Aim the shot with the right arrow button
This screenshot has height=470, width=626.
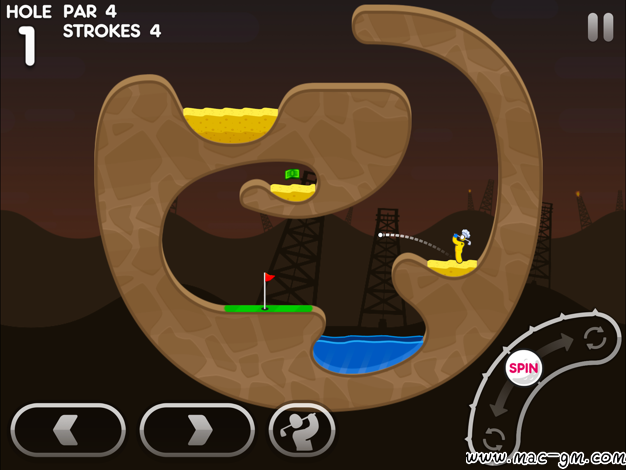(x=197, y=430)
